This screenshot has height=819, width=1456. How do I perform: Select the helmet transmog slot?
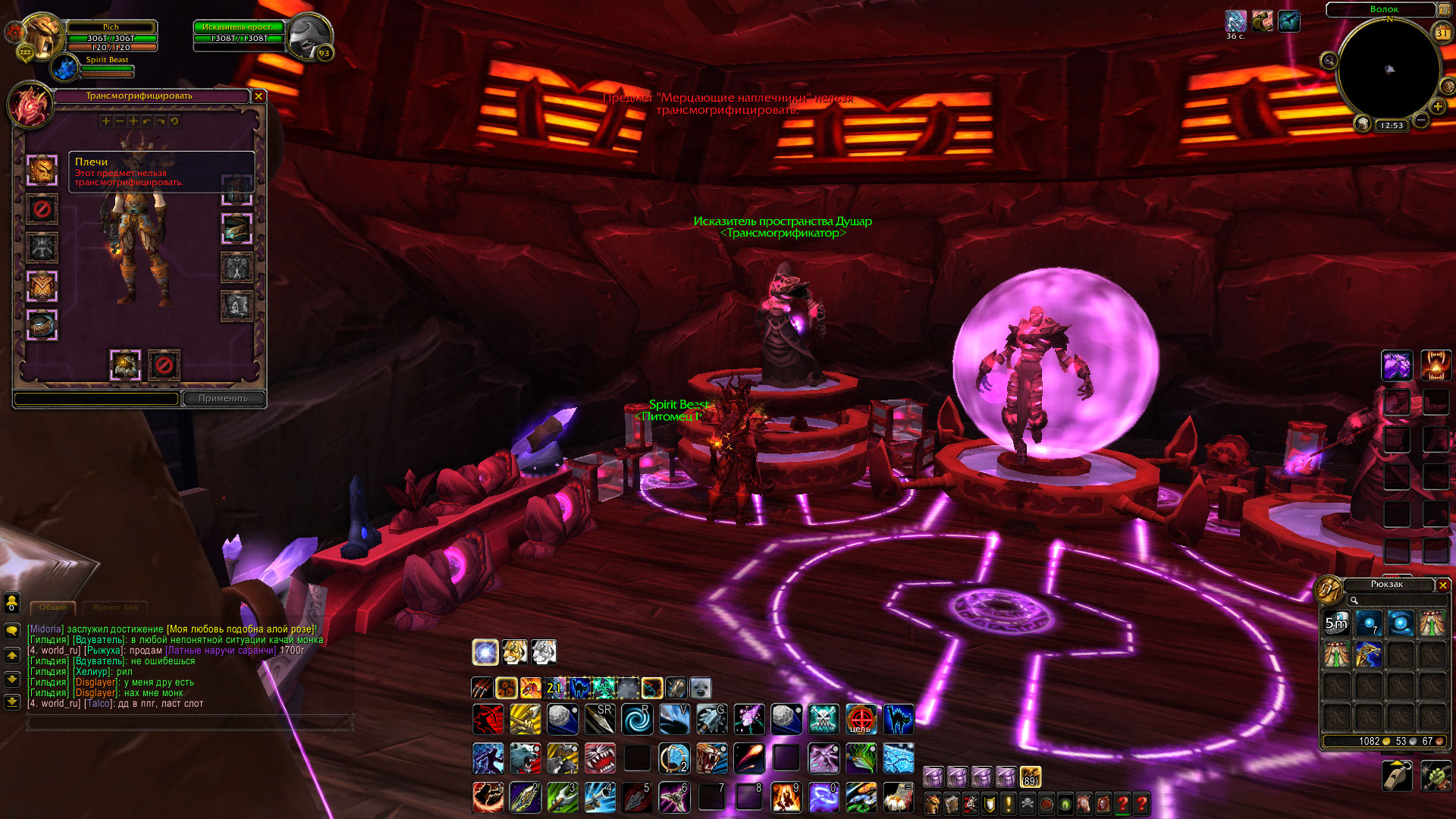(42, 170)
